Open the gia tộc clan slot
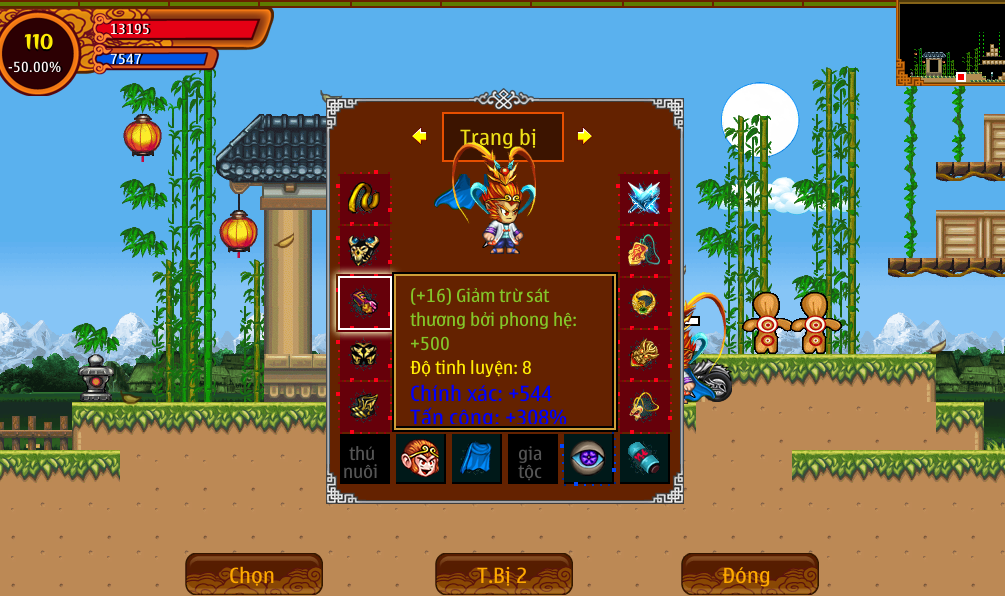The image size is (1005, 596). (532, 459)
